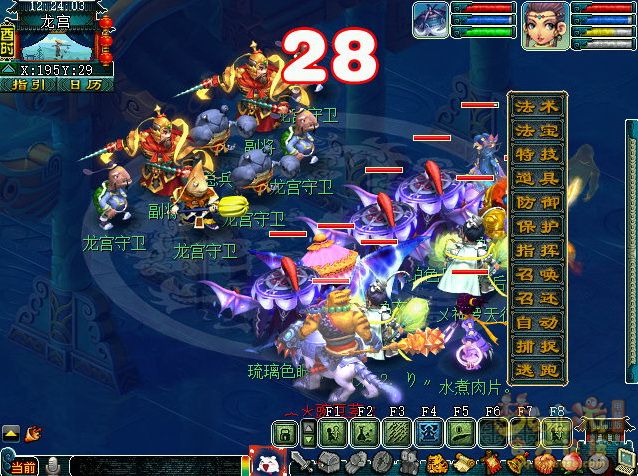Click the pet portrait in the top bar
Image resolution: width=638 pixels, height=476 pixels.
coord(430,20)
